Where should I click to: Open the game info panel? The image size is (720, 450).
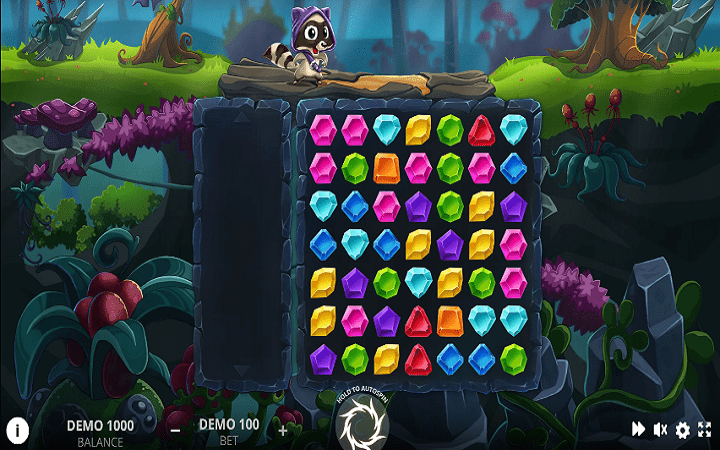(19, 430)
